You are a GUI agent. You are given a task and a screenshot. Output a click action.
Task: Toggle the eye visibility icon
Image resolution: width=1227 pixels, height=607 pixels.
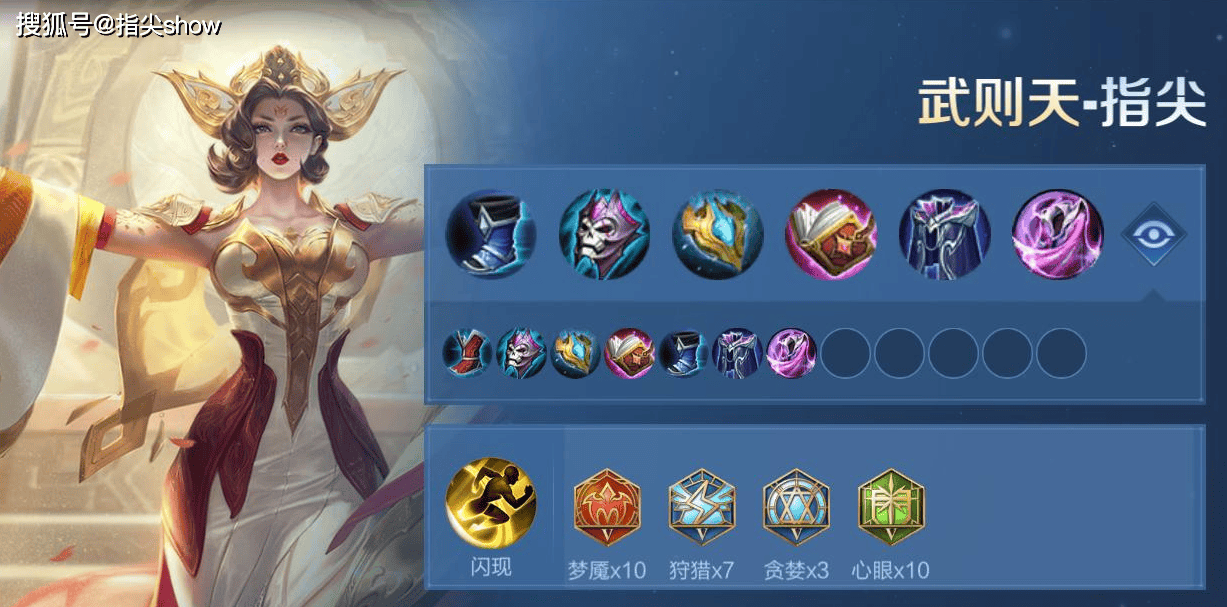[1153, 235]
